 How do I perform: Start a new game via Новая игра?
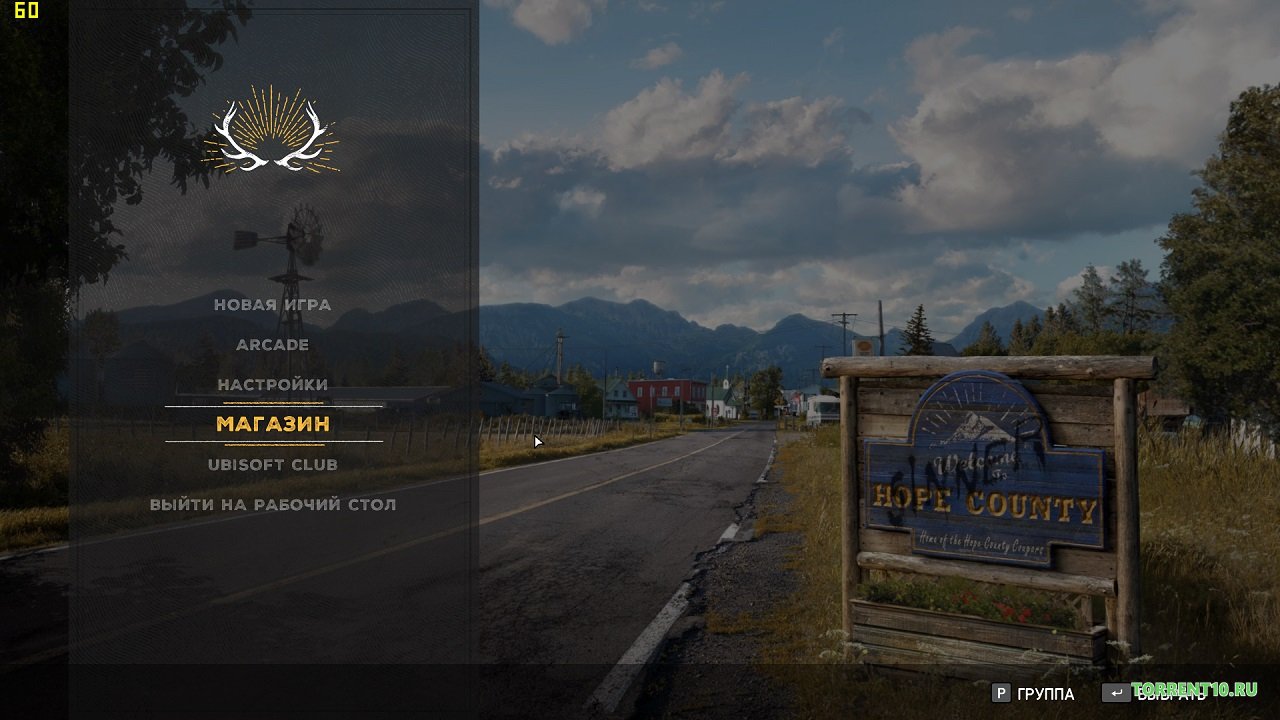click(272, 305)
